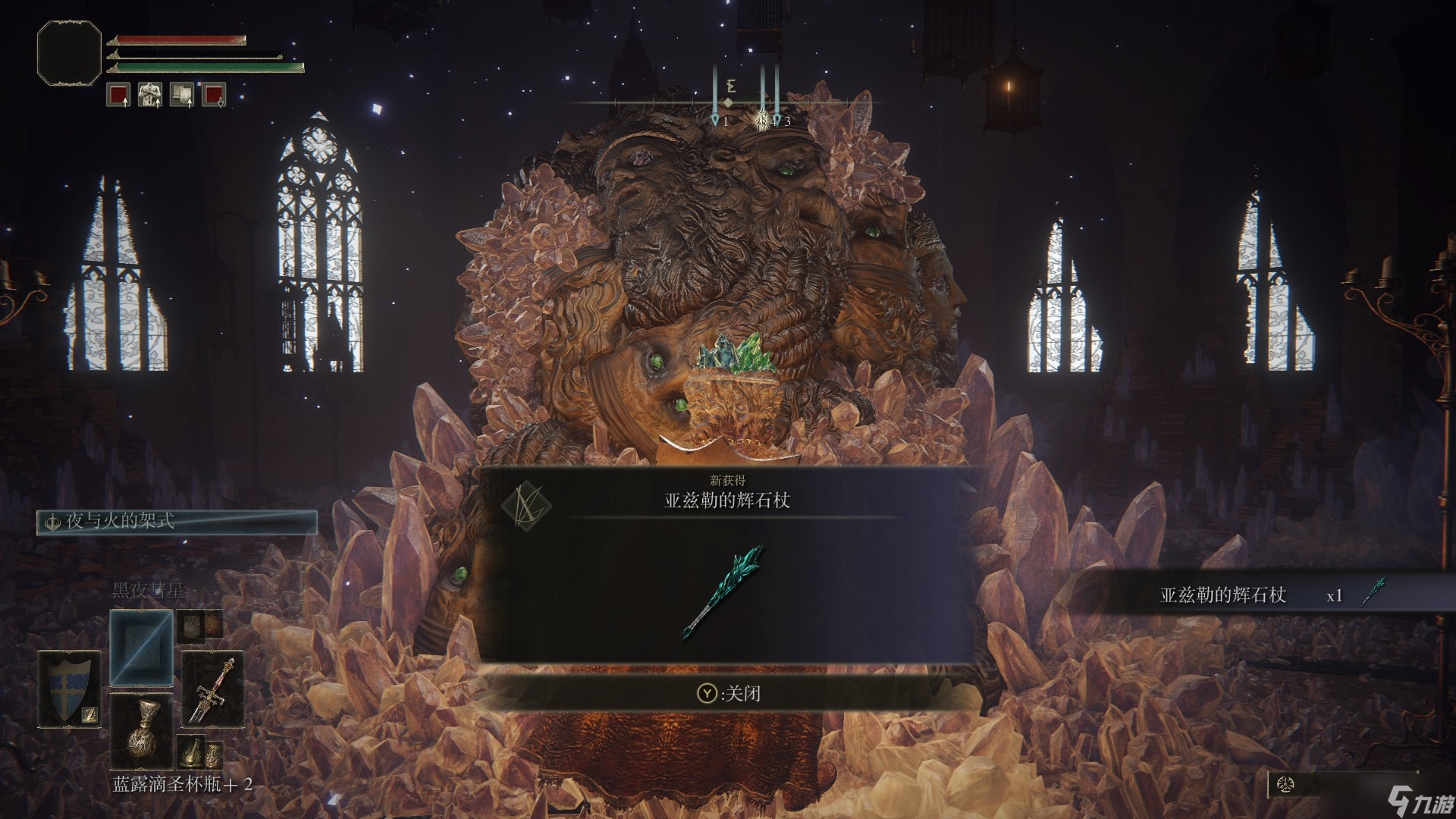Click the red square down-arrow debuff icon
The height and width of the screenshot is (819, 1456).
click(214, 95)
